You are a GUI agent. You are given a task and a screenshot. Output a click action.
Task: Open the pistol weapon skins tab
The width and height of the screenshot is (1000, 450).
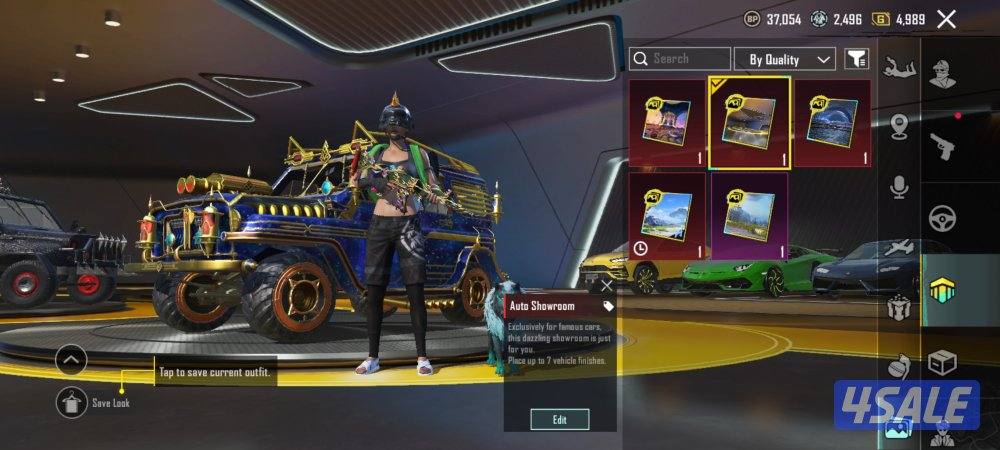[941, 146]
